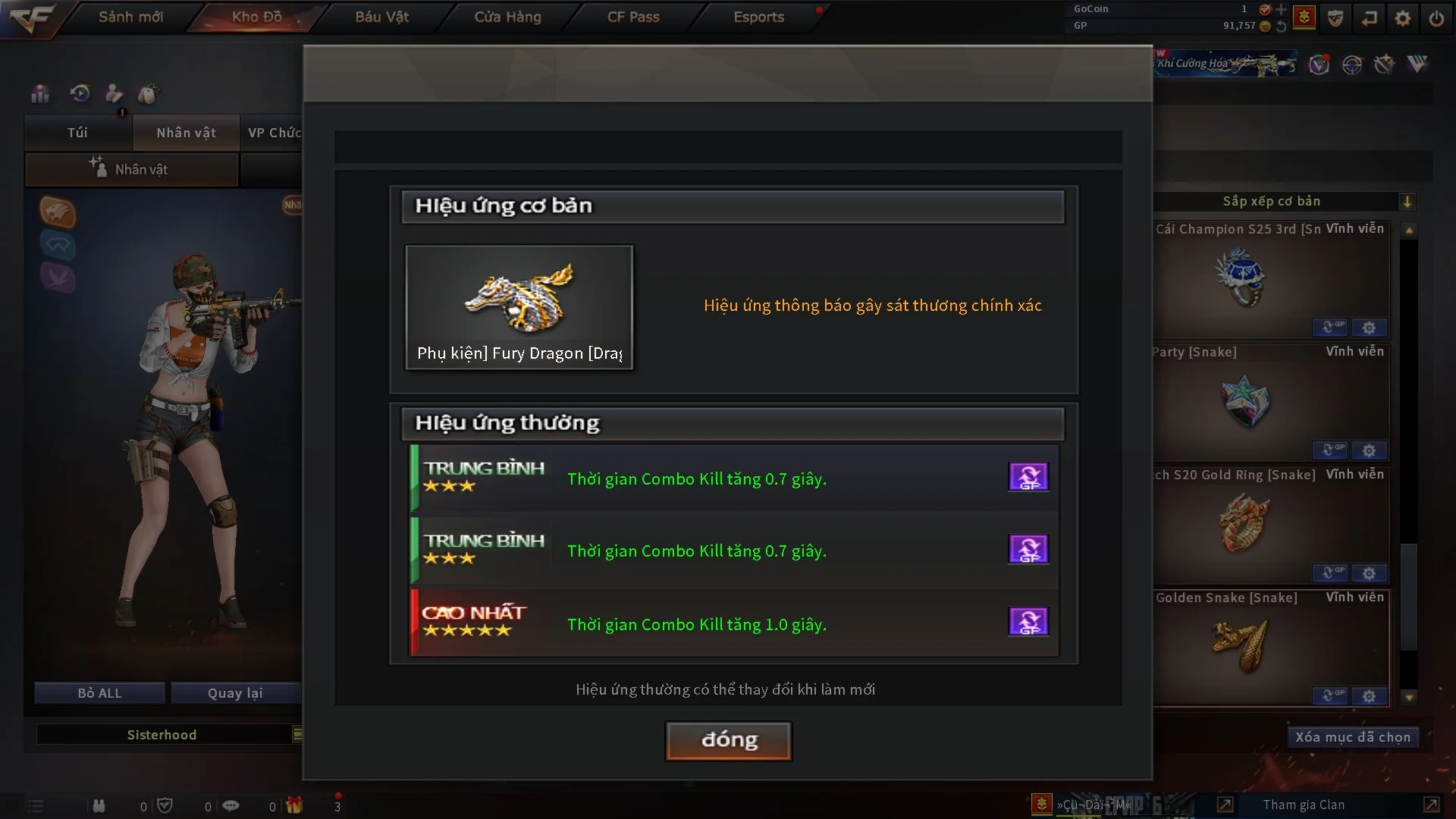Switch to the Báu Vật tab
The height and width of the screenshot is (819, 1456).
381,17
